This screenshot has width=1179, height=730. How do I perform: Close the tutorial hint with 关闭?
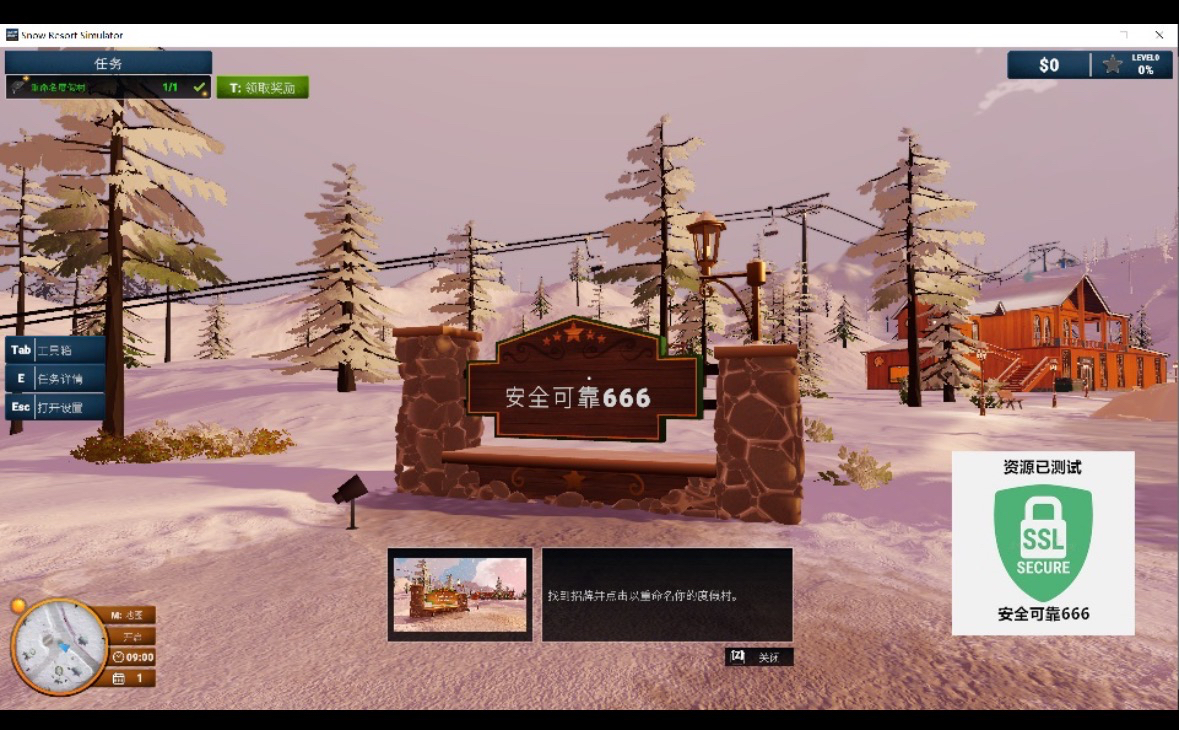pos(759,657)
